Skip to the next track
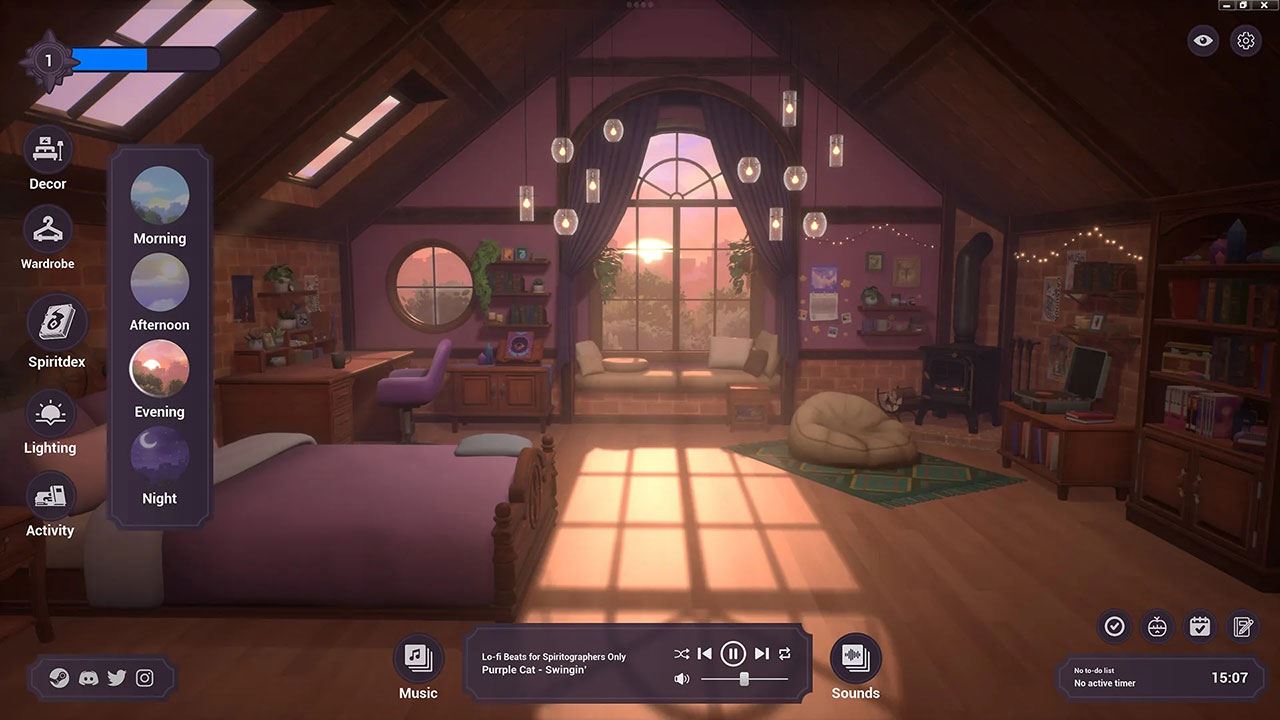Viewport: 1280px width, 720px height. 762,654
